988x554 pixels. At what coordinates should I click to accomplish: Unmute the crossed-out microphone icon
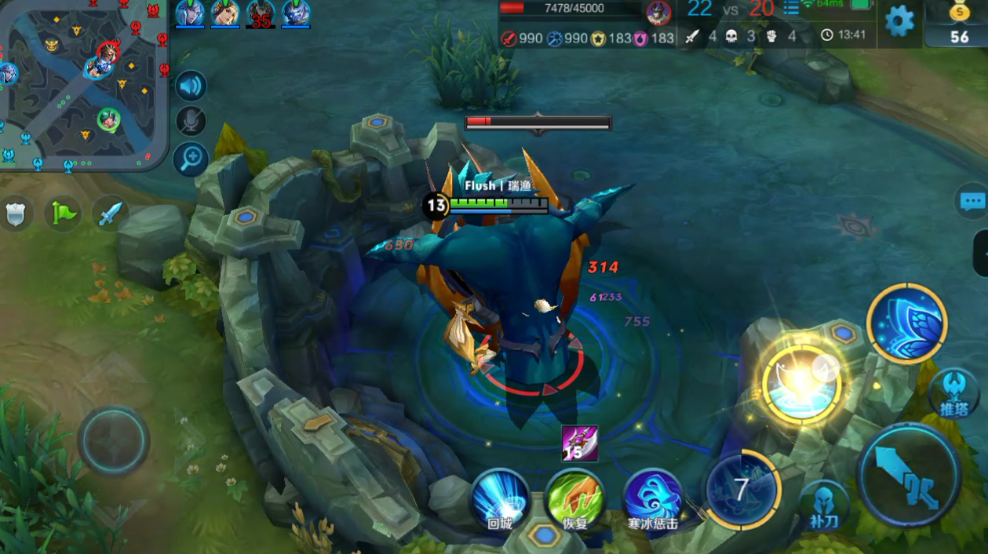[x=190, y=121]
